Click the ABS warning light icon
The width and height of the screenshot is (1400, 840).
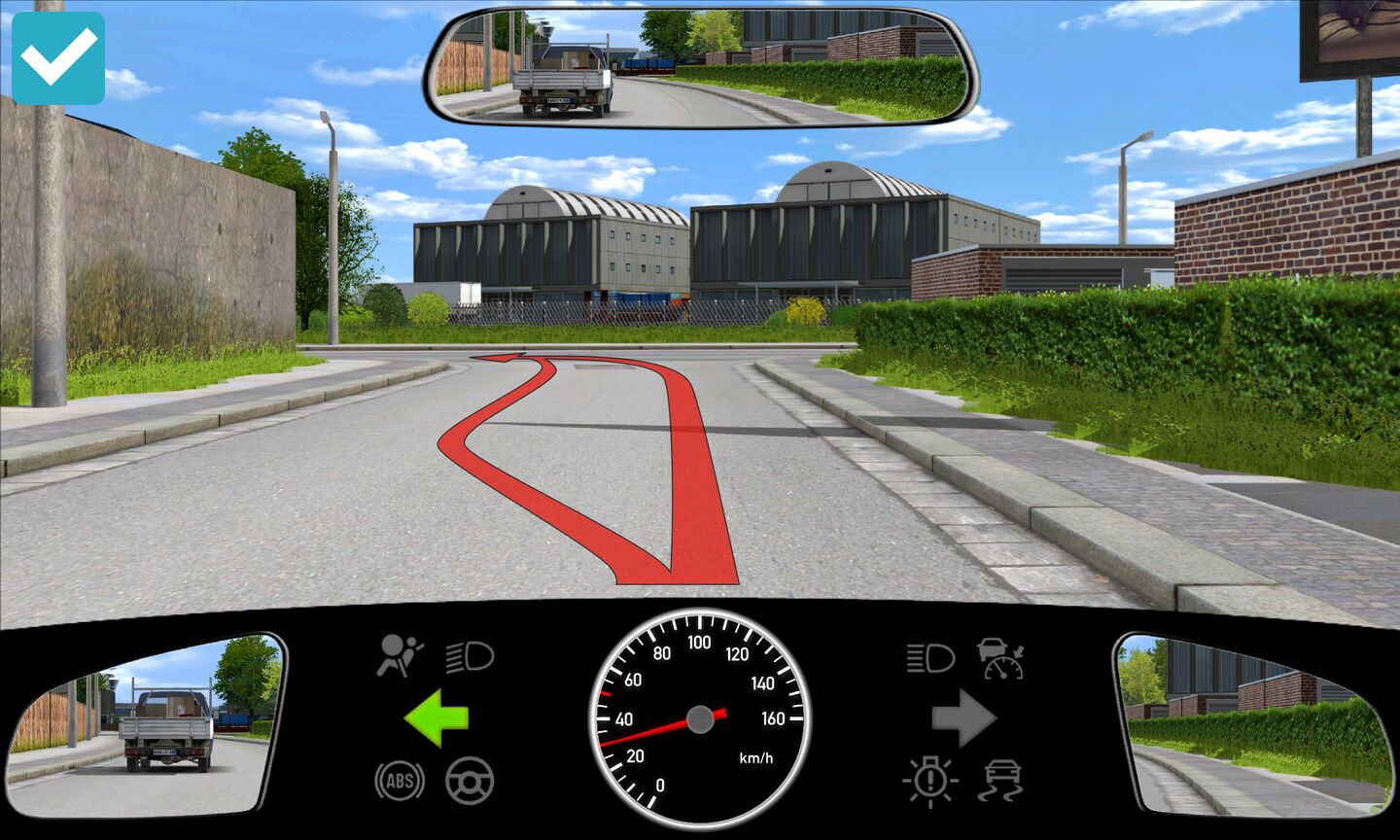pyautogui.click(x=400, y=780)
